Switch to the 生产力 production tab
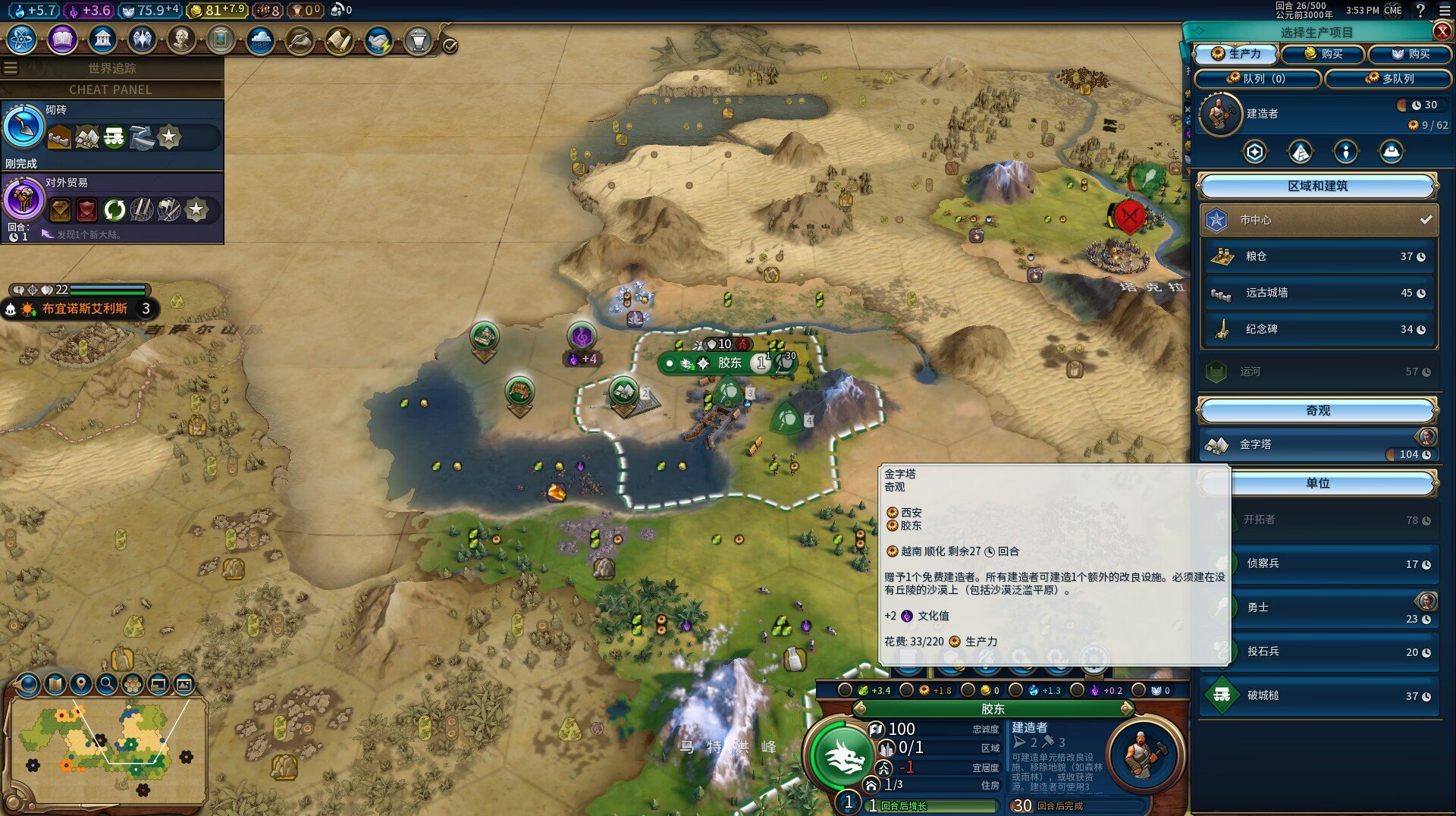 coord(1236,54)
